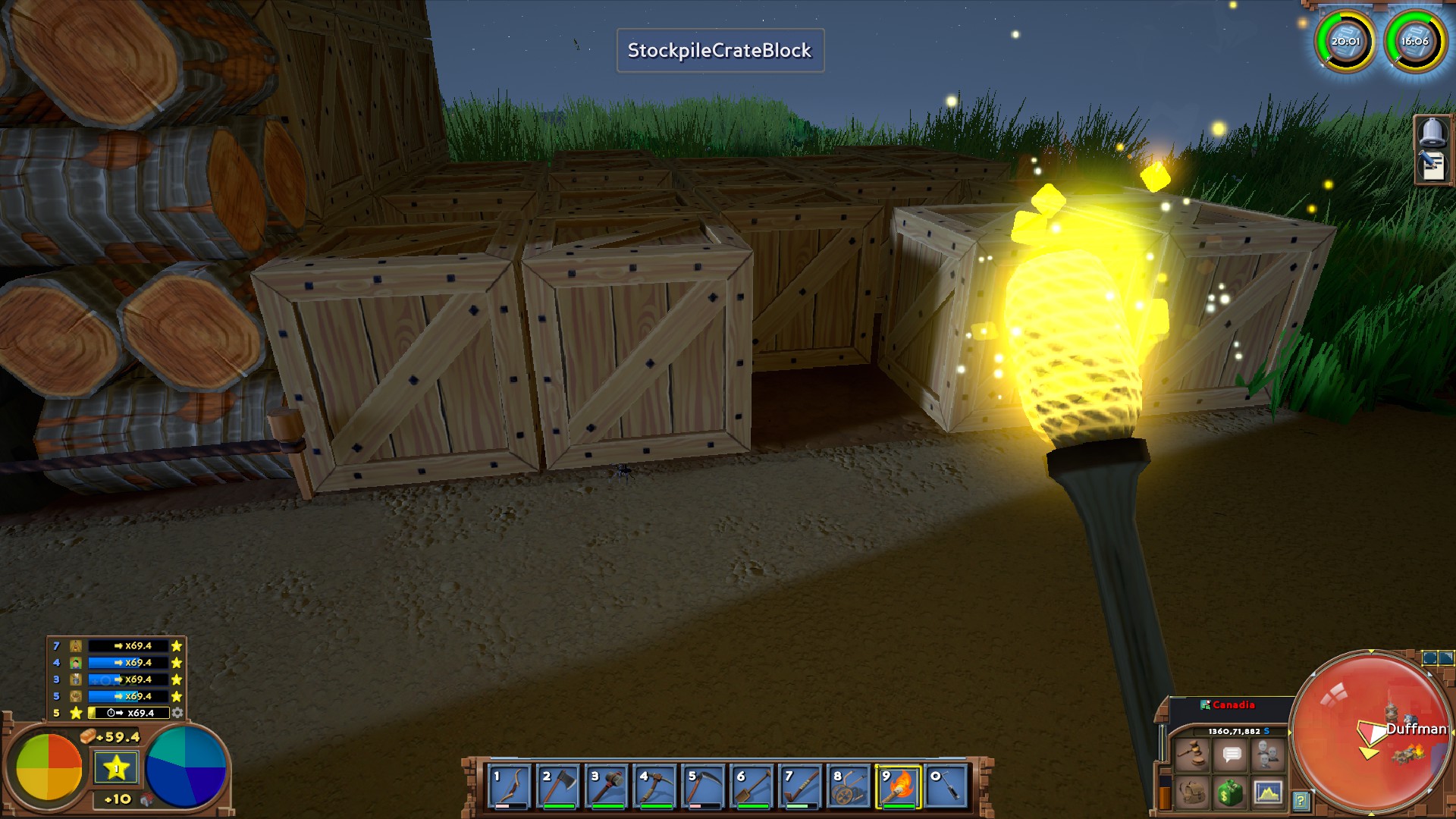The image size is (1456, 819).
Task: Open the chat message panel
Action: click(1231, 755)
